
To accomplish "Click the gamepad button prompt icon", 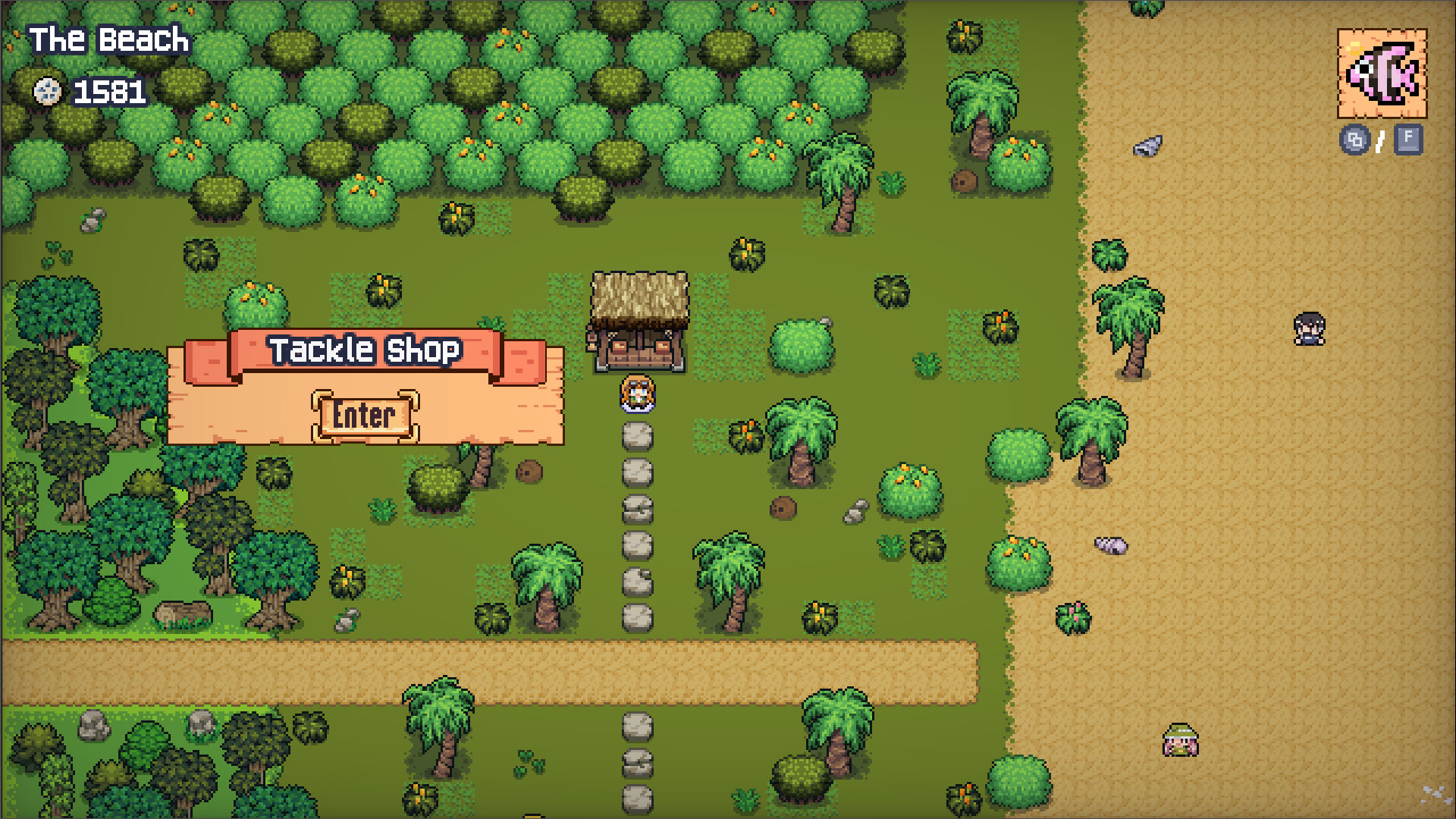I will [x=1355, y=140].
